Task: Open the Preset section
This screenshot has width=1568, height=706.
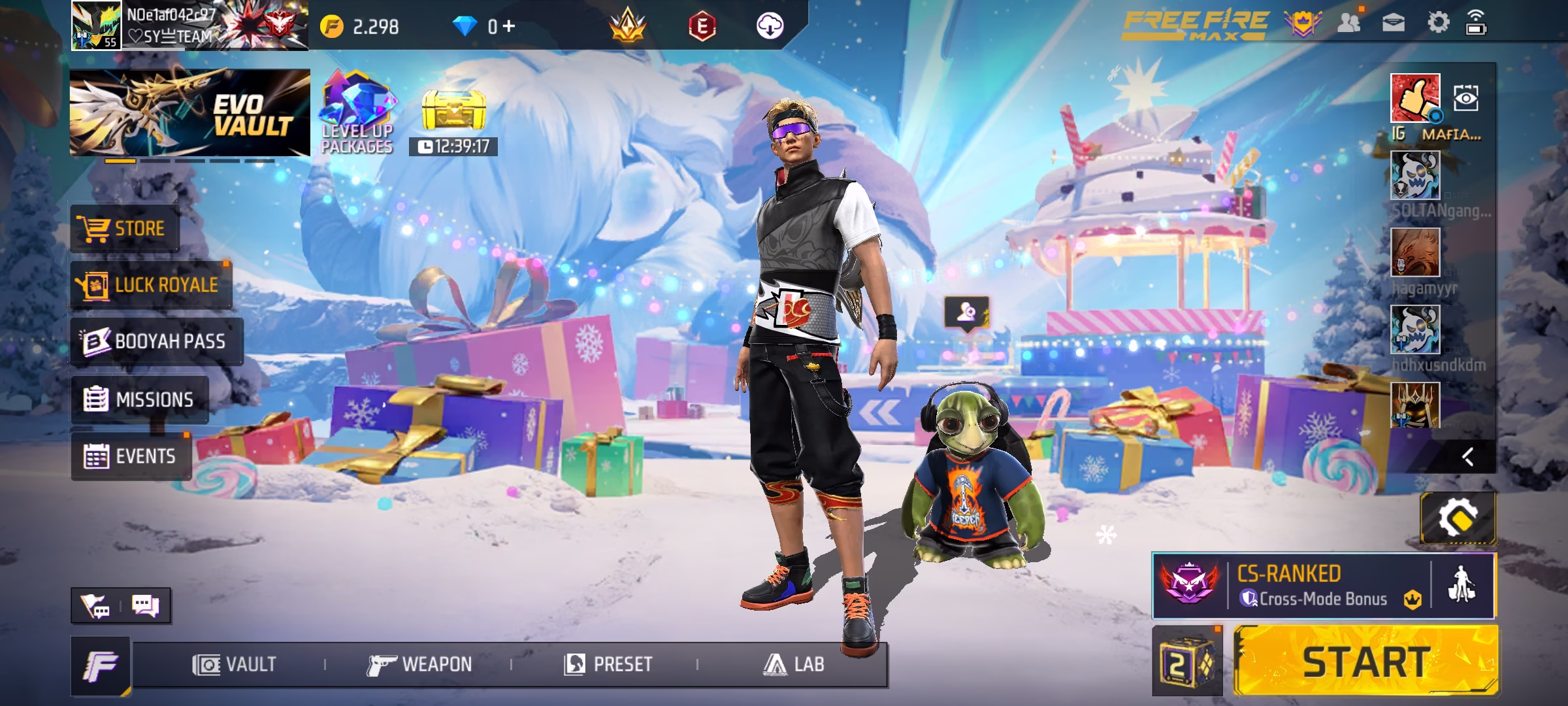Action: [608, 665]
